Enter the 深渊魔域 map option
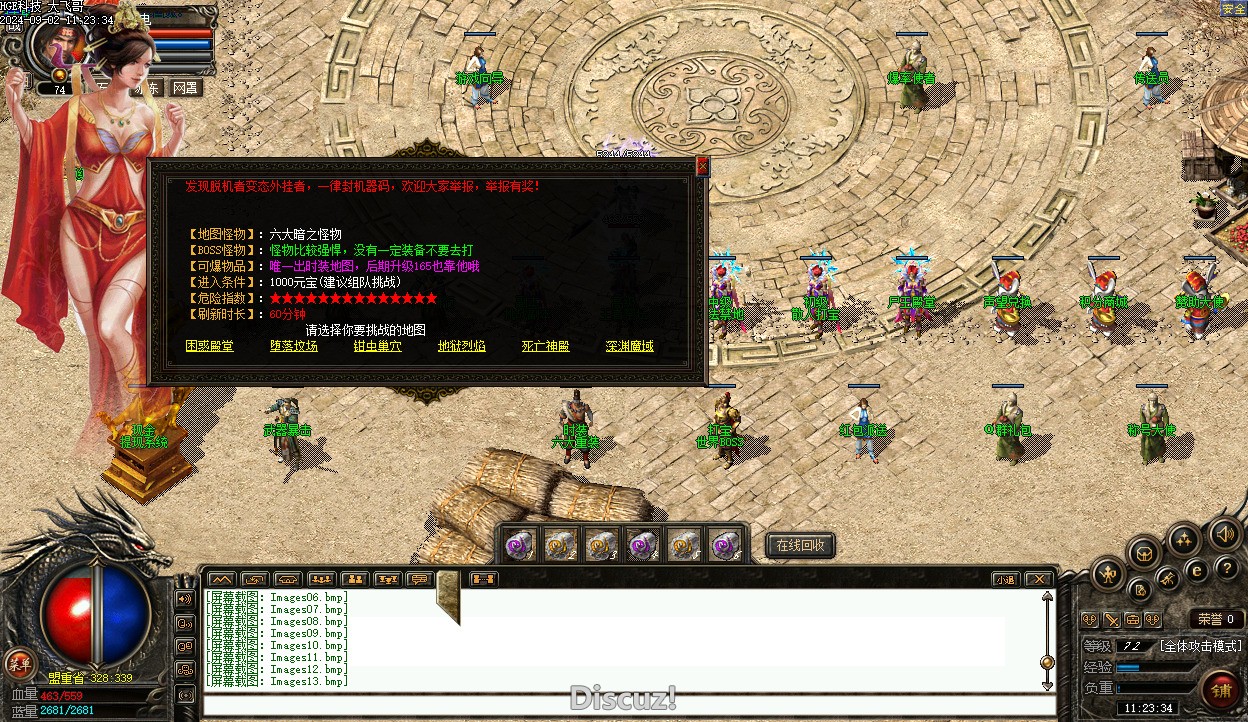Image resolution: width=1248 pixels, height=722 pixels. pos(630,346)
